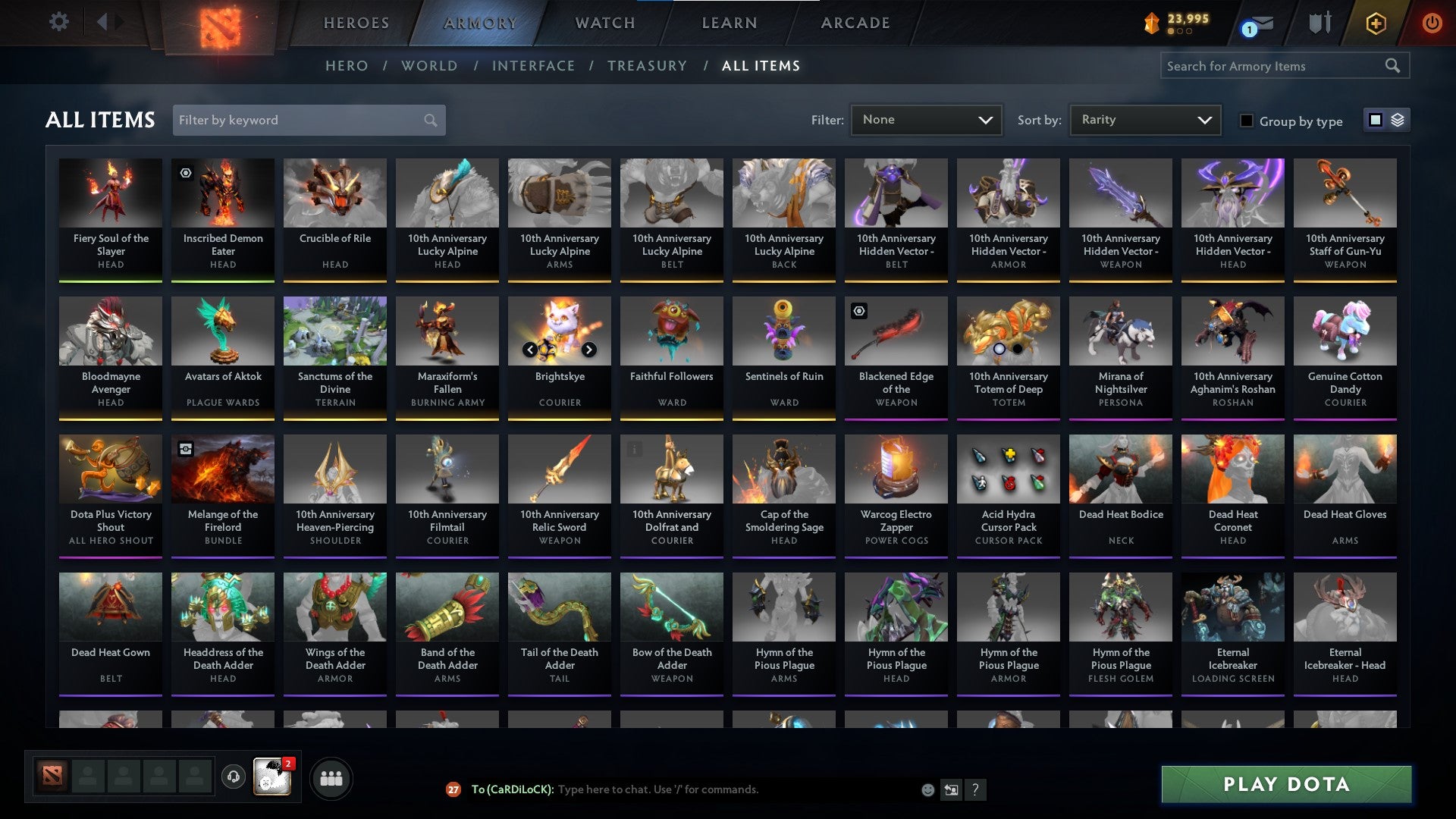Enable the Group by type checkbox

[1246, 121]
